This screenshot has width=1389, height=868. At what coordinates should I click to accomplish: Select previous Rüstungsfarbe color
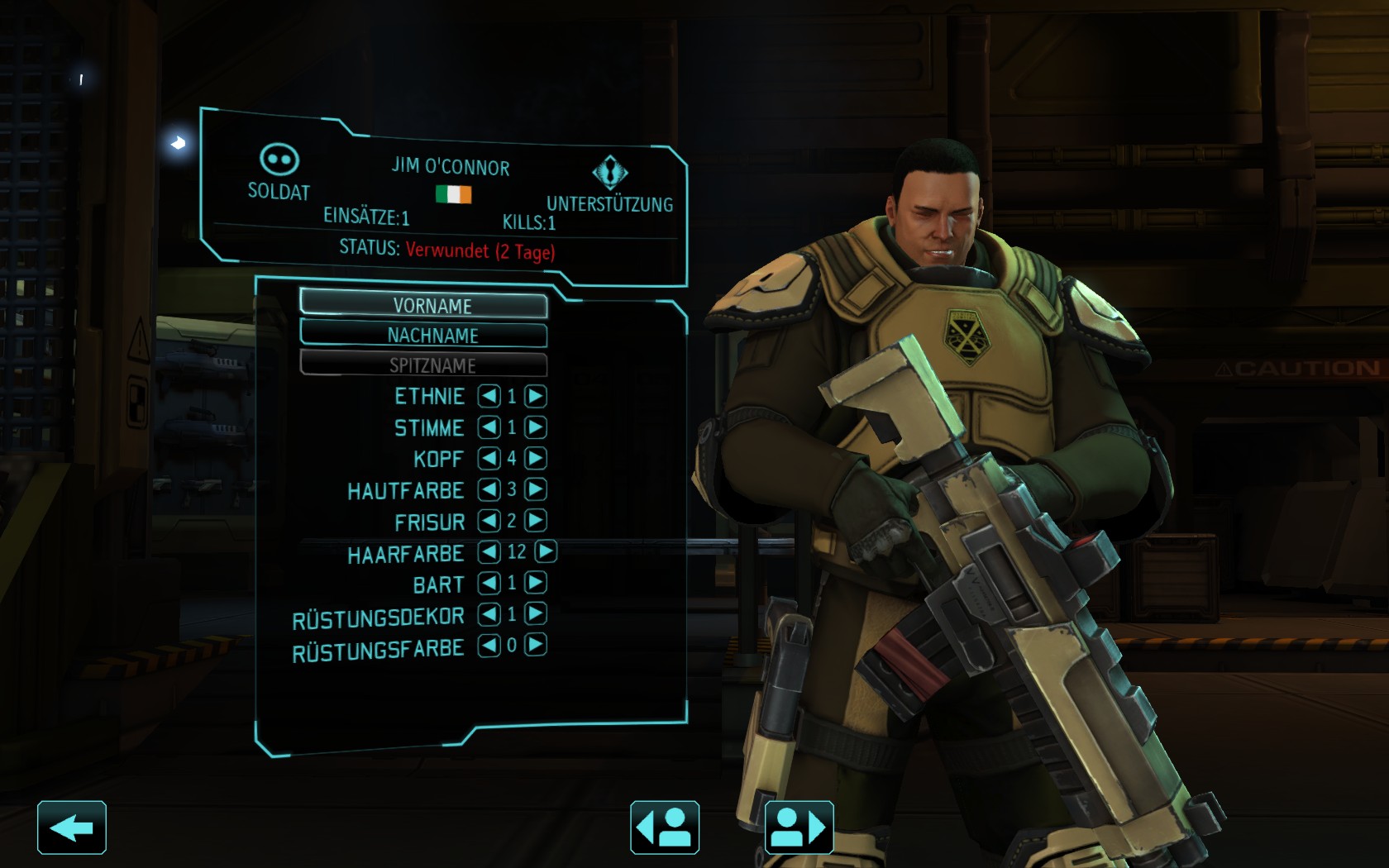(x=489, y=645)
